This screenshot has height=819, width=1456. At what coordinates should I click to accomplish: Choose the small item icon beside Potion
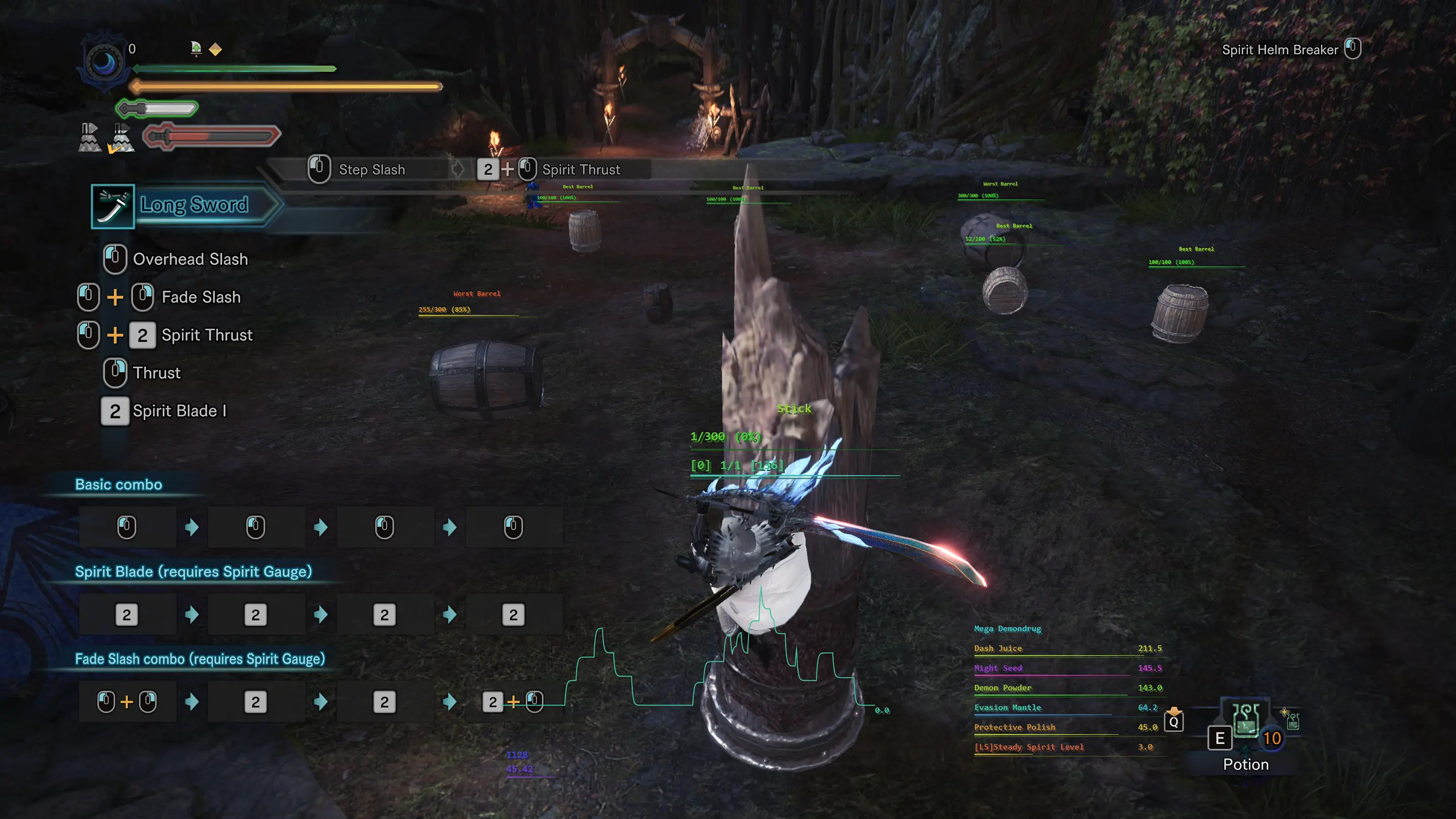1292,720
